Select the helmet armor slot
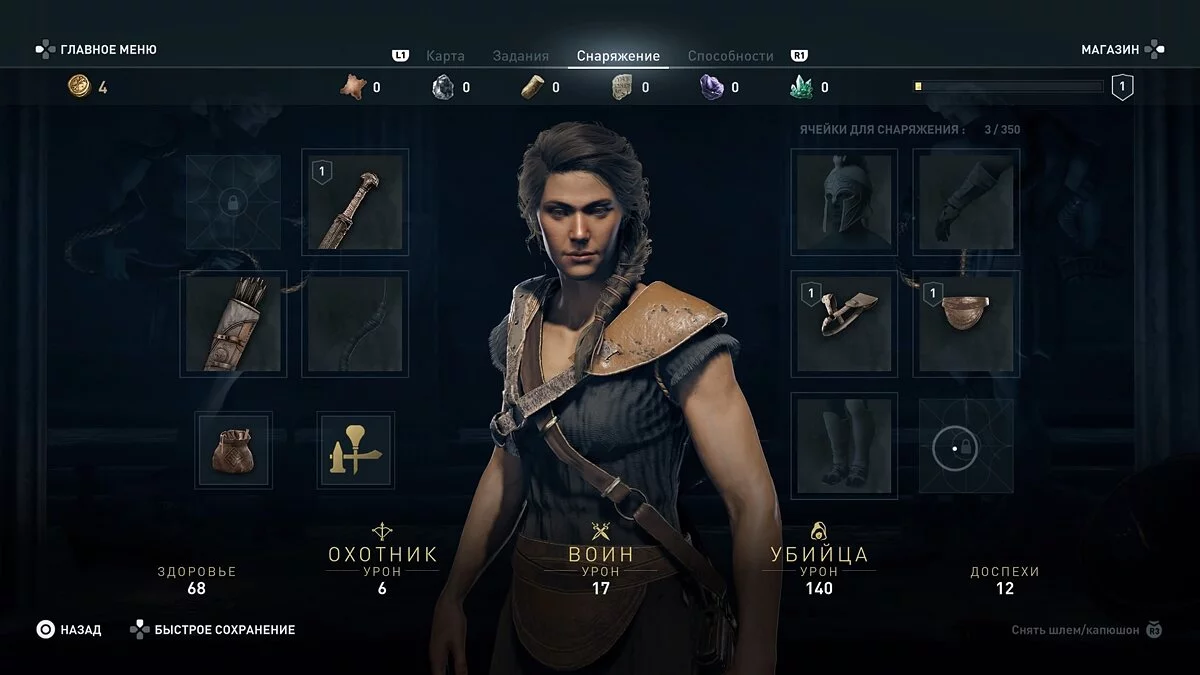This screenshot has width=1200, height=675. coord(844,203)
